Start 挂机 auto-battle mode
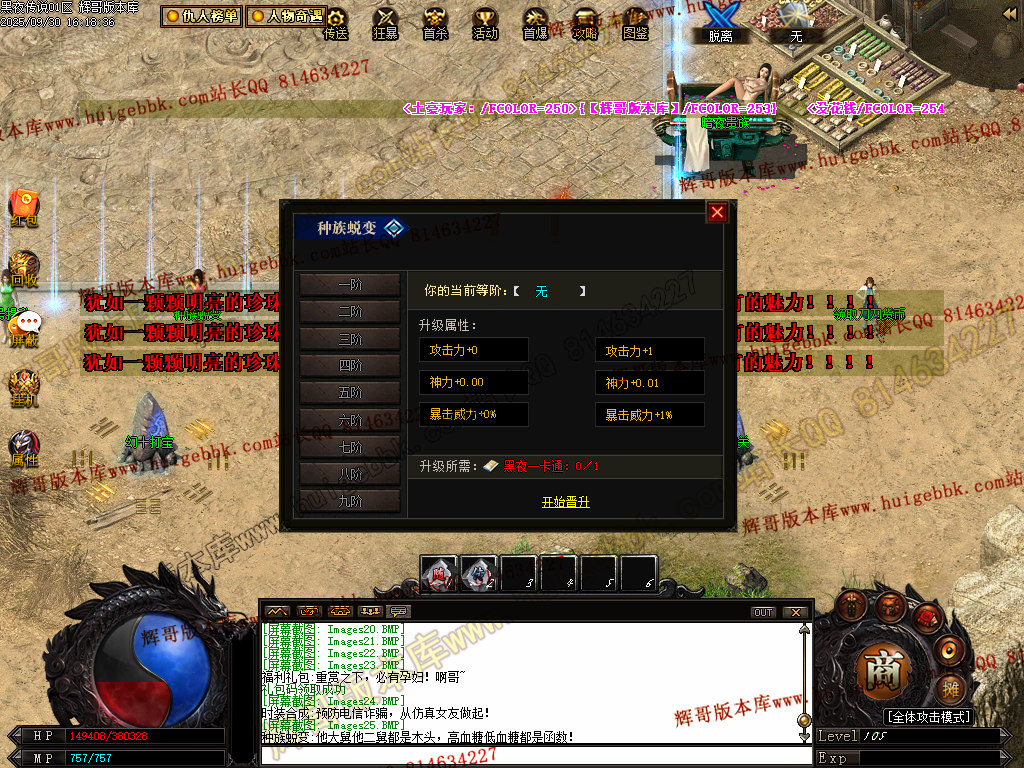Image resolution: width=1024 pixels, height=768 pixels. 24,386
